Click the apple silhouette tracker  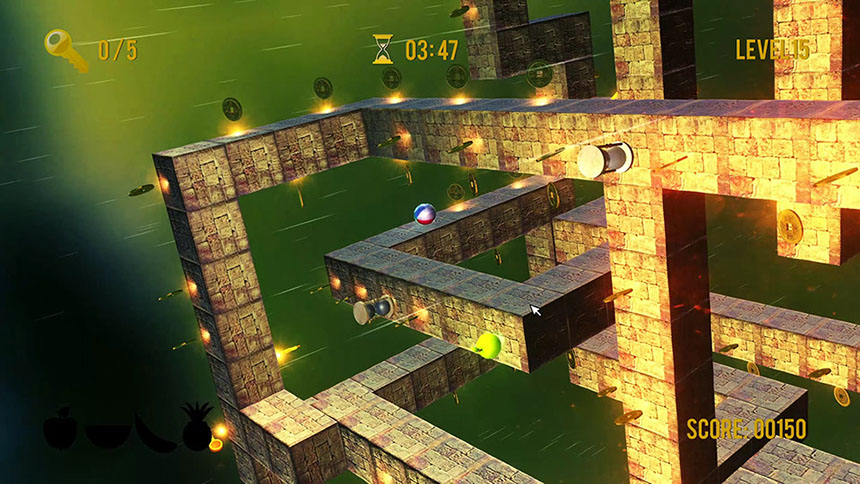tap(60, 428)
